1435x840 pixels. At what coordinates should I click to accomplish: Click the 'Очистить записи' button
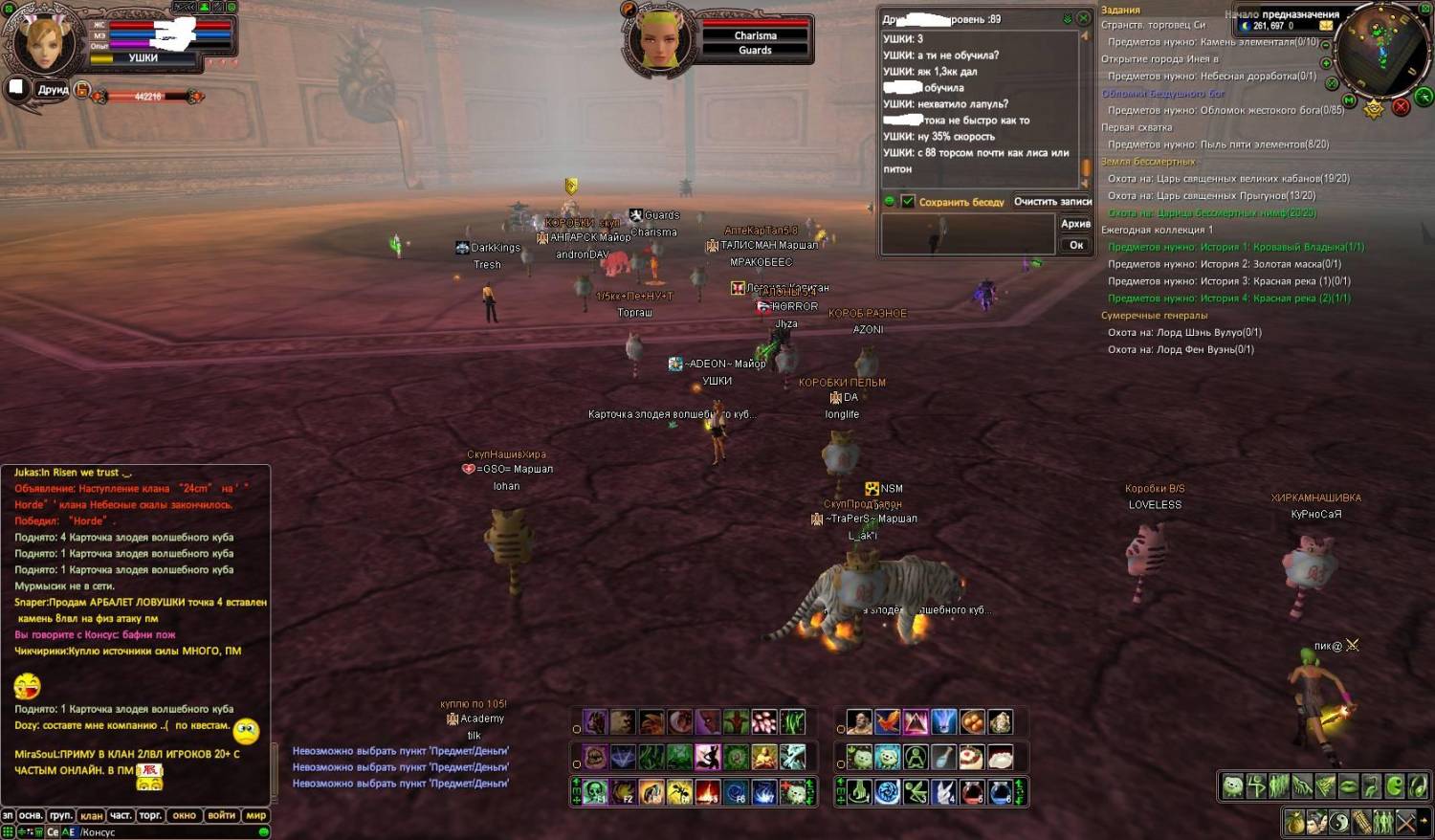tap(1052, 202)
